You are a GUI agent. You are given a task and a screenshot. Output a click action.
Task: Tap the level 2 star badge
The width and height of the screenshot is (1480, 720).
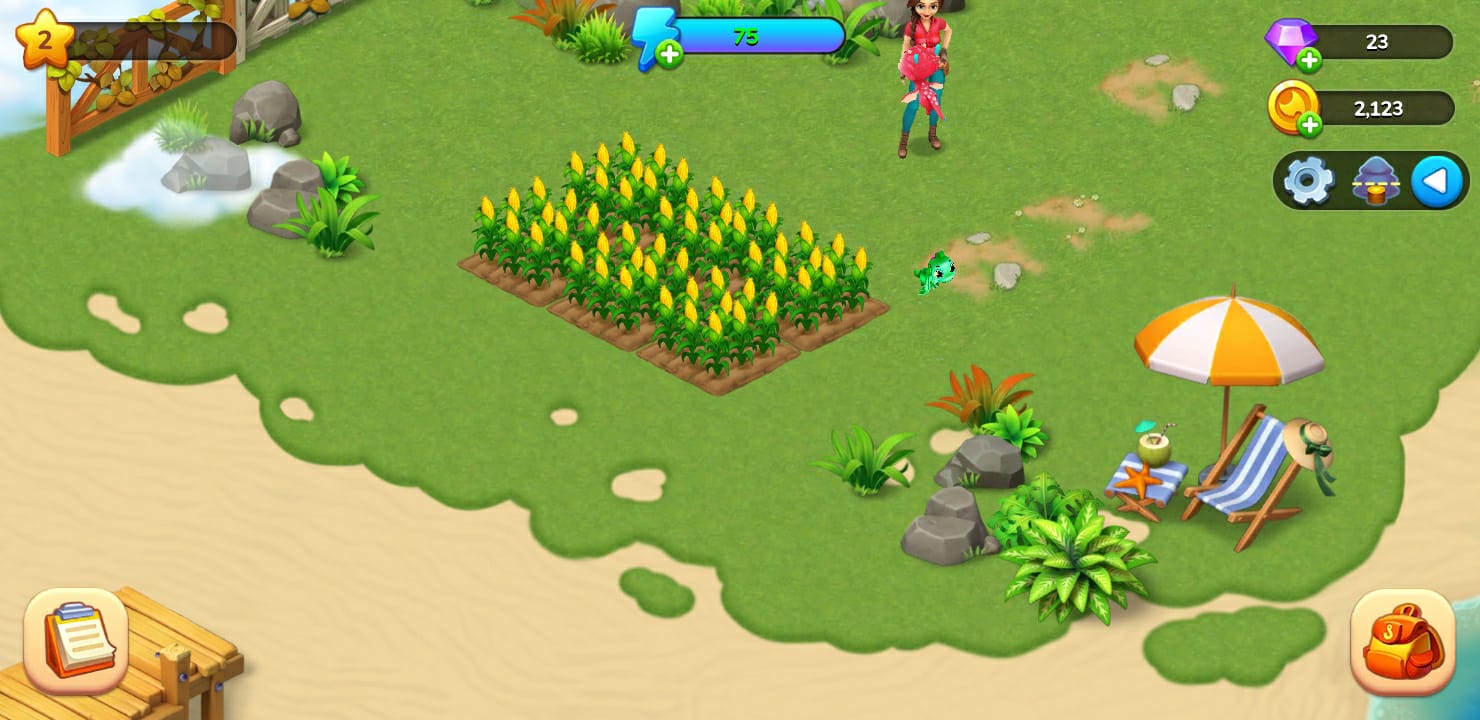45,40
